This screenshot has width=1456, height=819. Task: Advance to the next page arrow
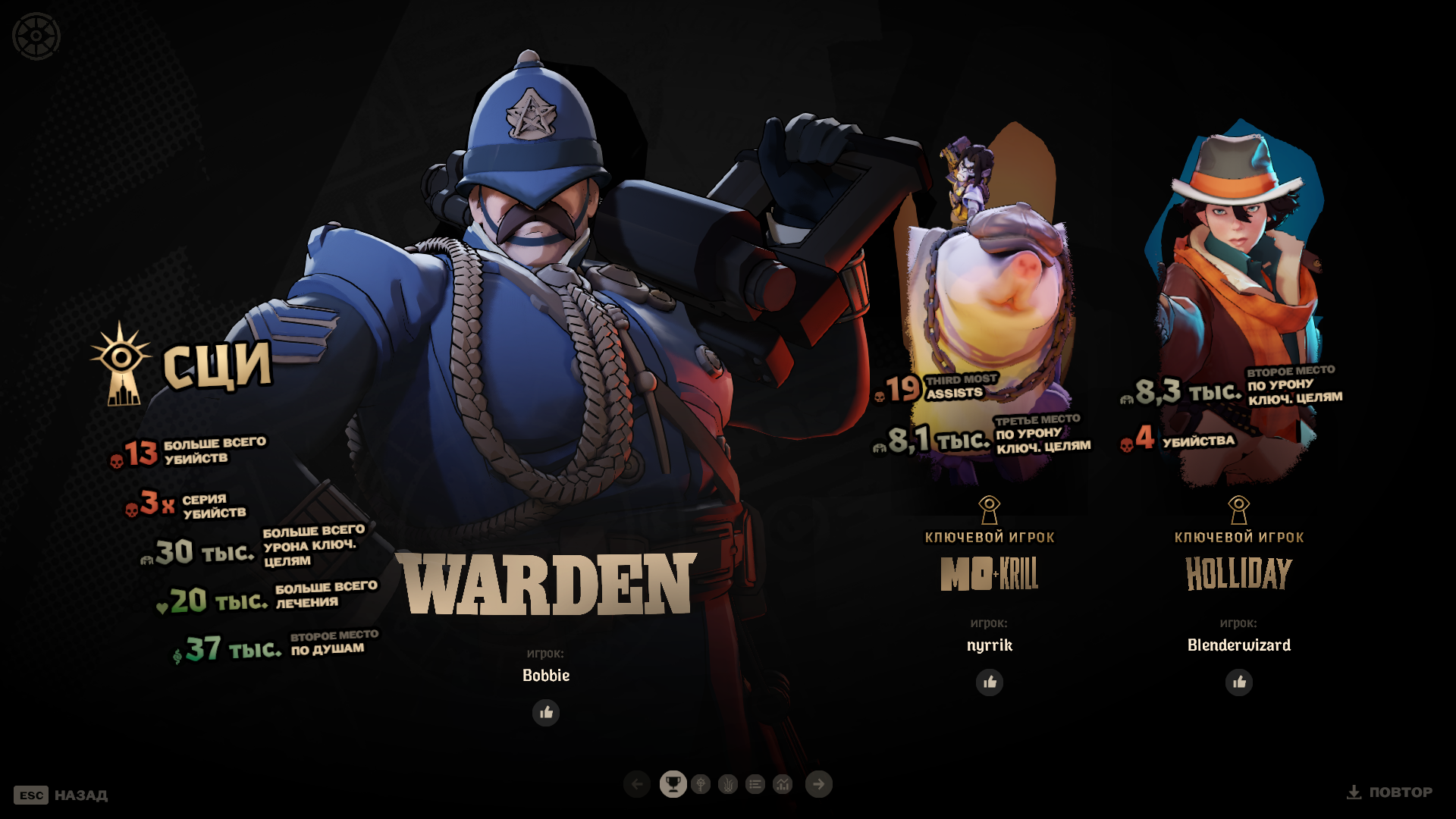coord(819,784)
